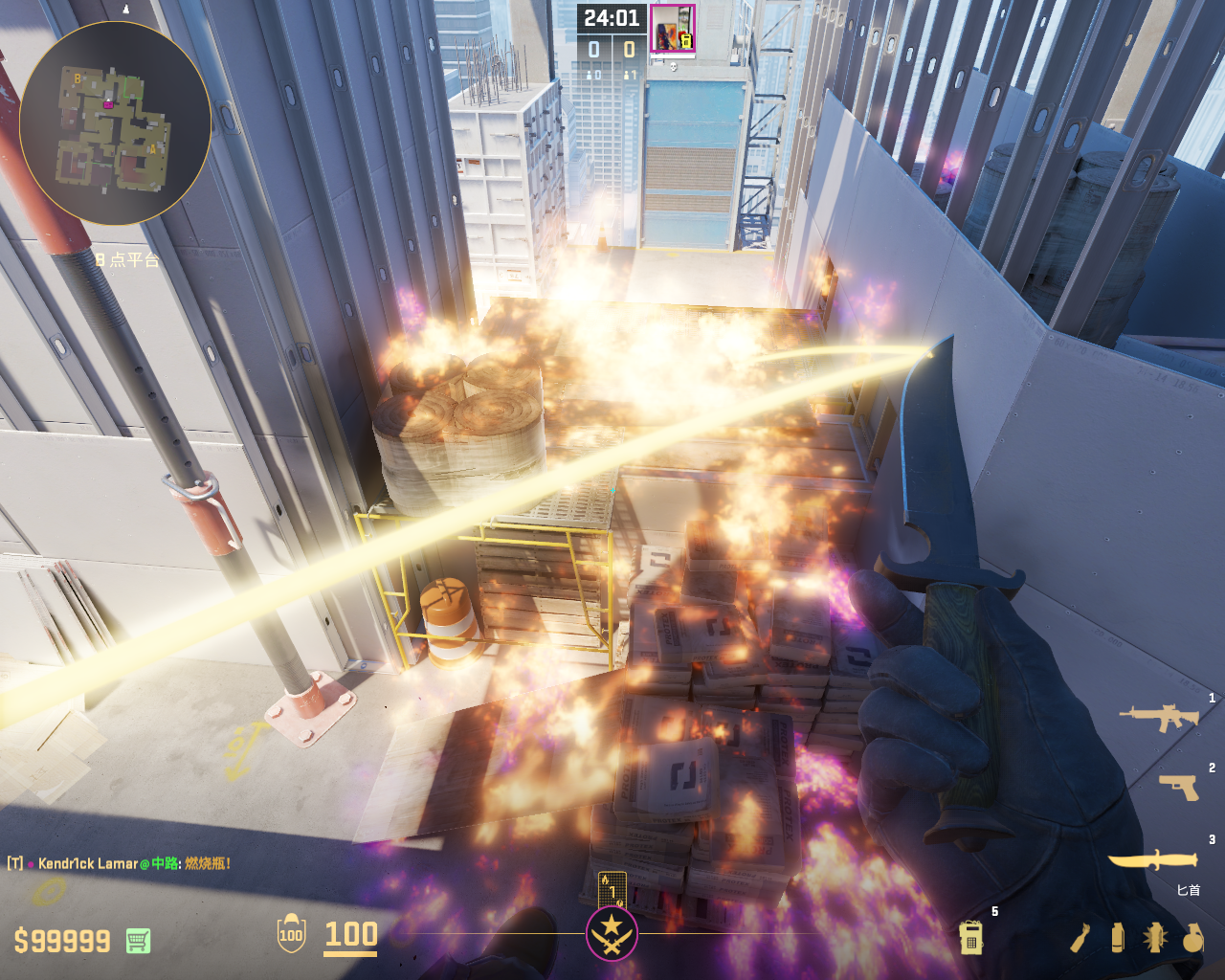This screenshot has height=980, width=1225.
Task: Choose the molotov grenade icon
Action: coord(1080,938)
